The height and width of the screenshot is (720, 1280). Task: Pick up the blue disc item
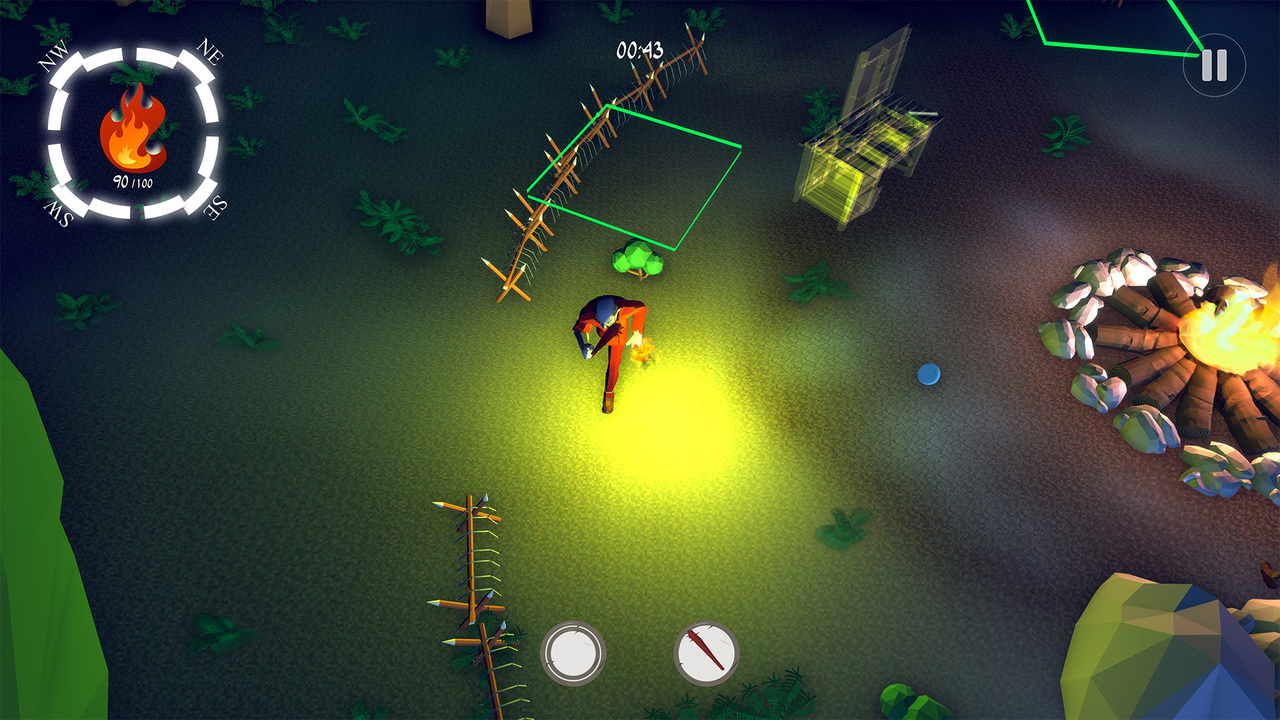pos(928,374)
